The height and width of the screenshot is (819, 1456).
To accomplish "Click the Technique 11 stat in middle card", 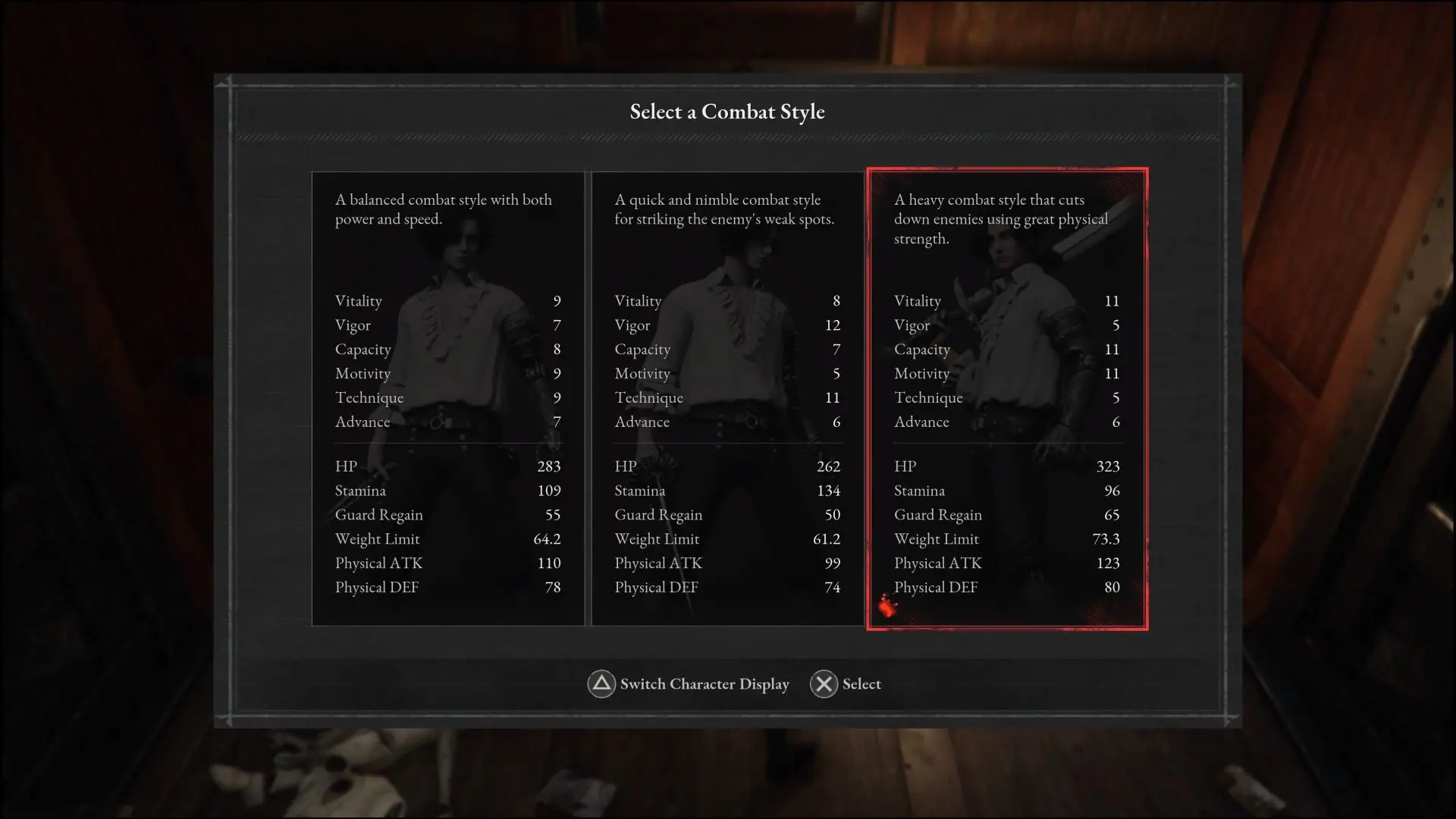I will [833, 397].
